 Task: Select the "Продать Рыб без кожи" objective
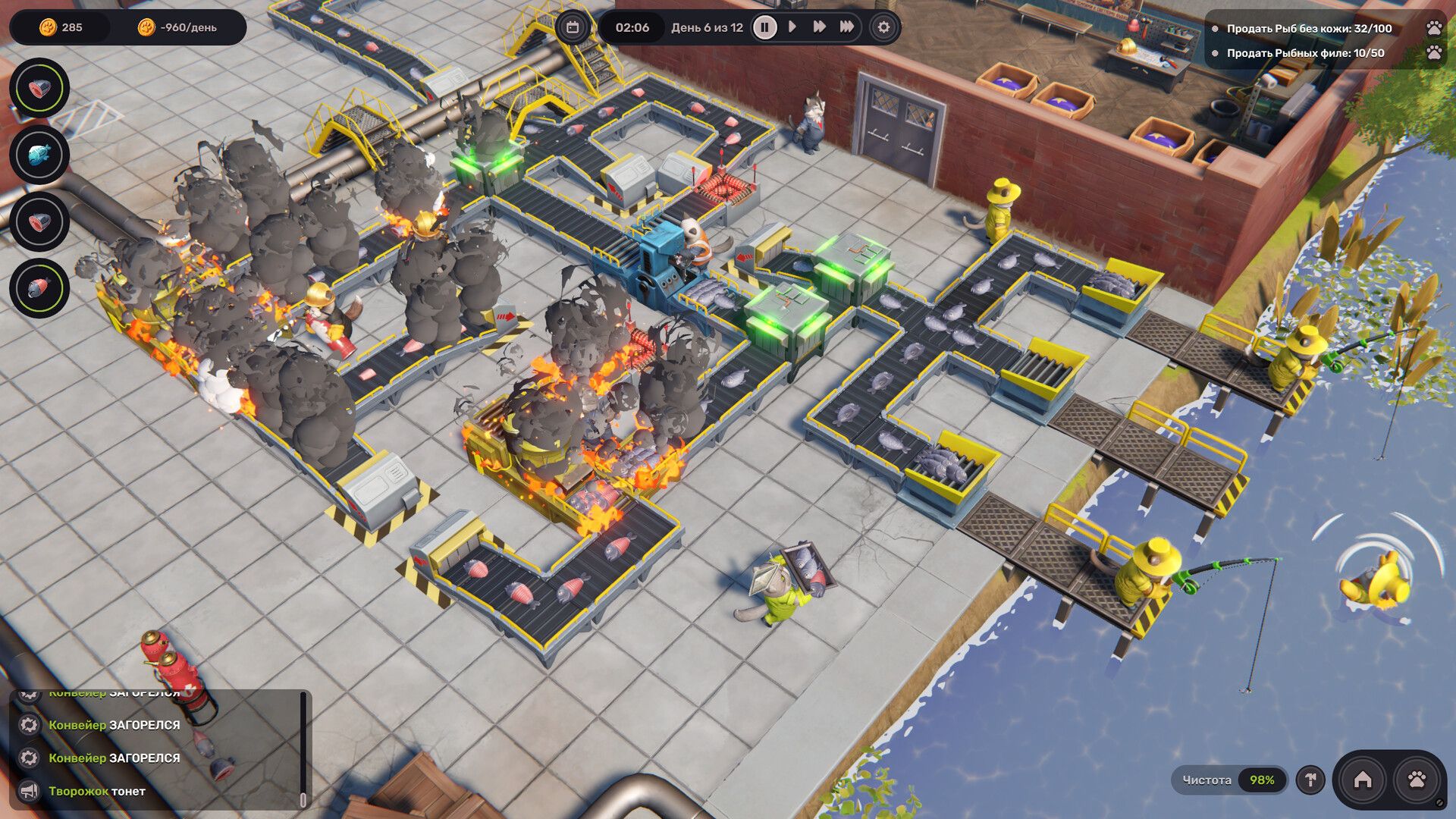point(1309,29)
